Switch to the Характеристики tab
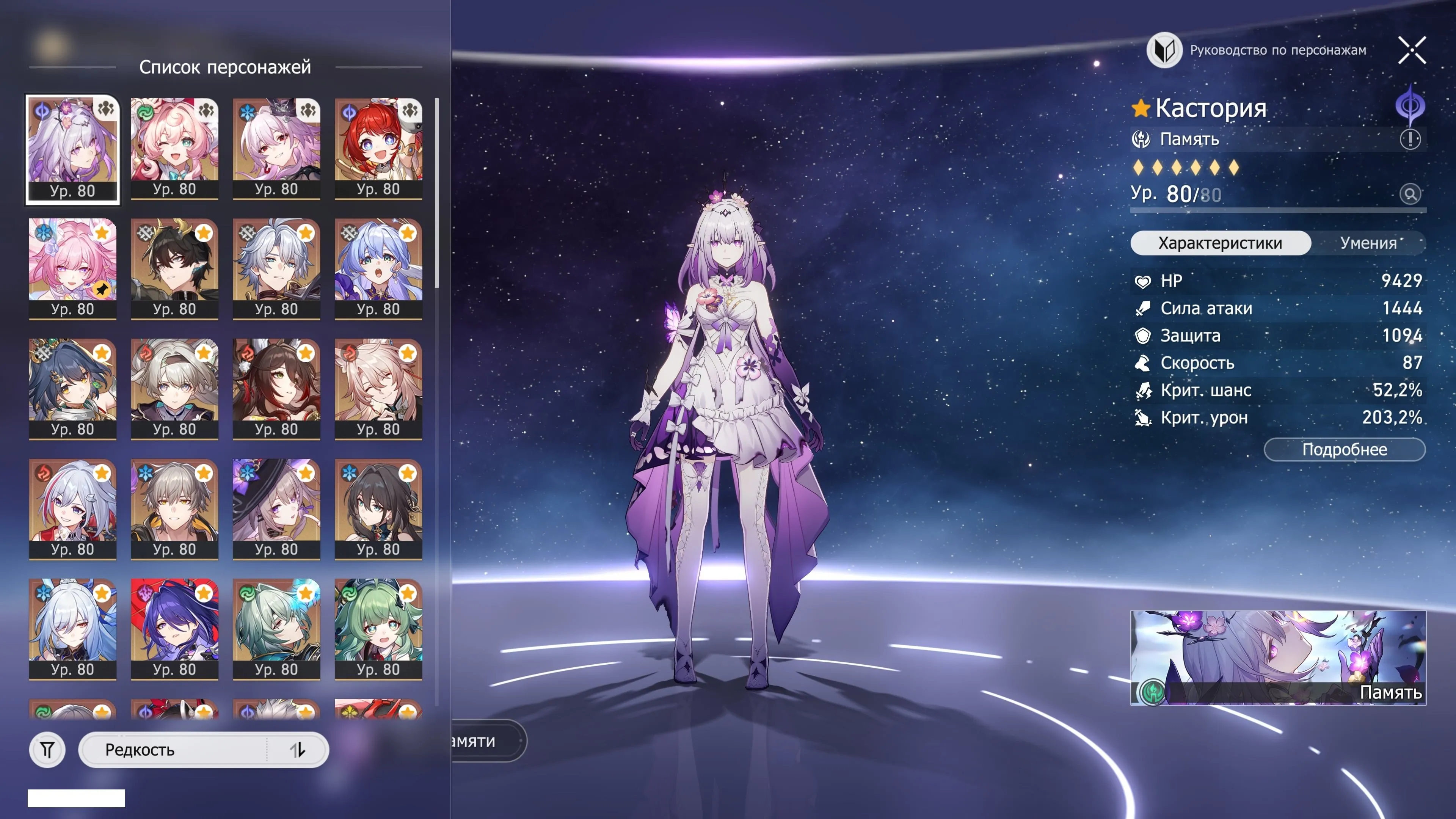1456x819 pixels. 1220,243
